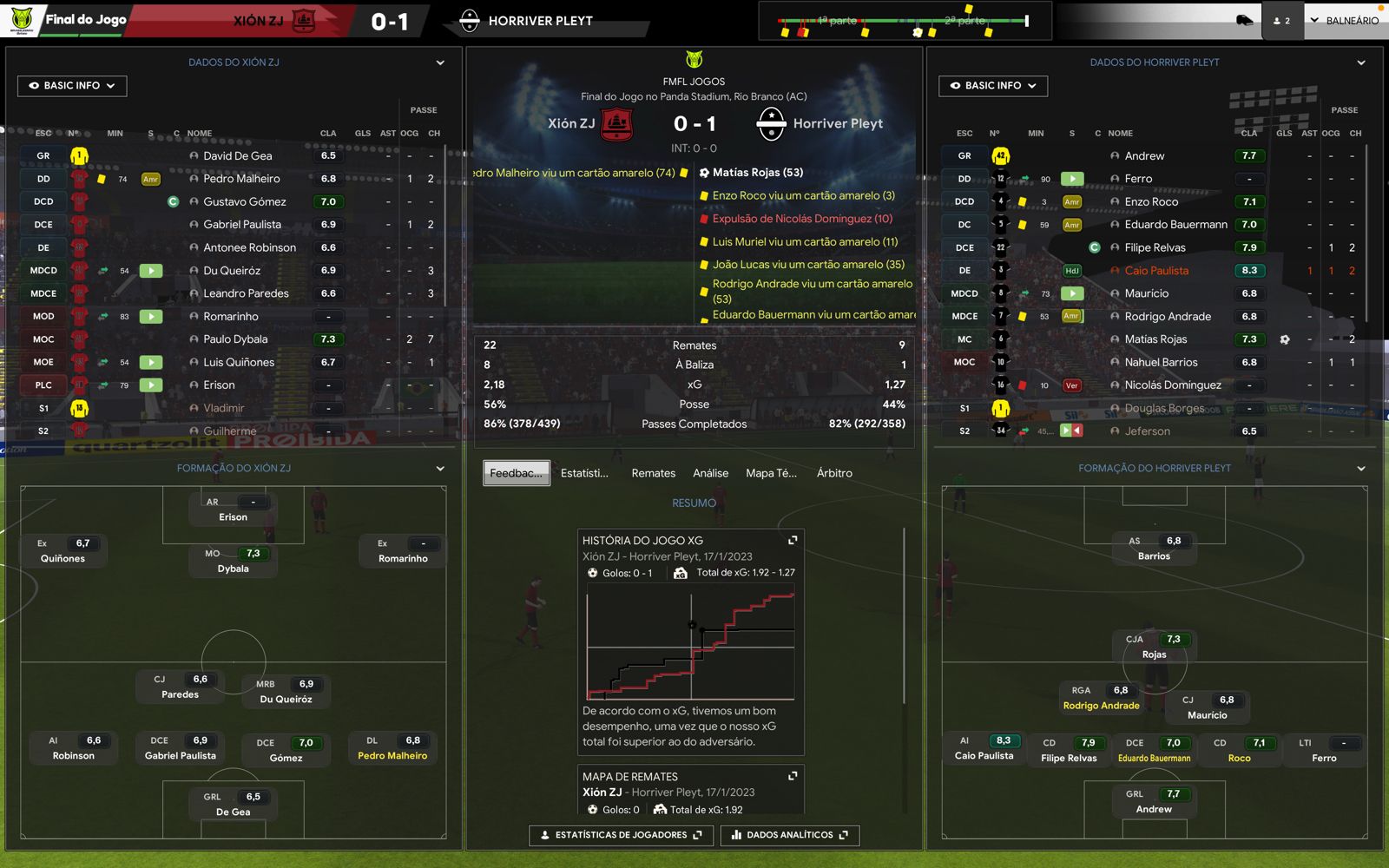View the Árbitro tab

pyautogui.click(x=834, y=473)
